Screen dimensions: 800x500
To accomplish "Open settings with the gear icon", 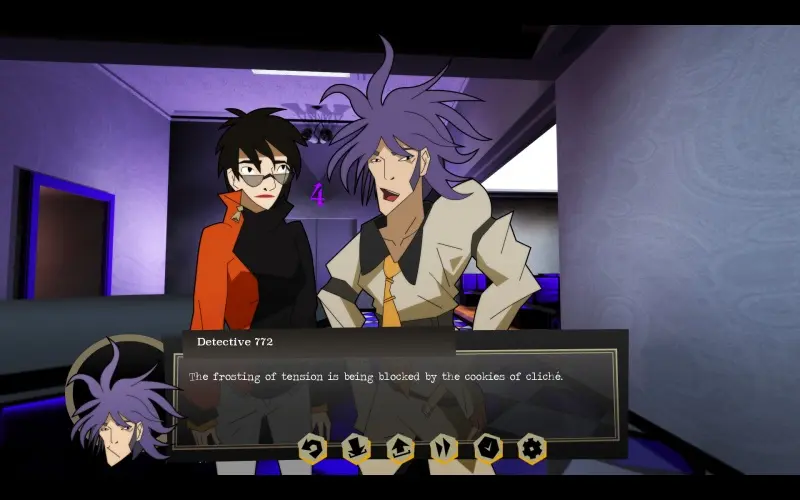I will coord(532,448).
